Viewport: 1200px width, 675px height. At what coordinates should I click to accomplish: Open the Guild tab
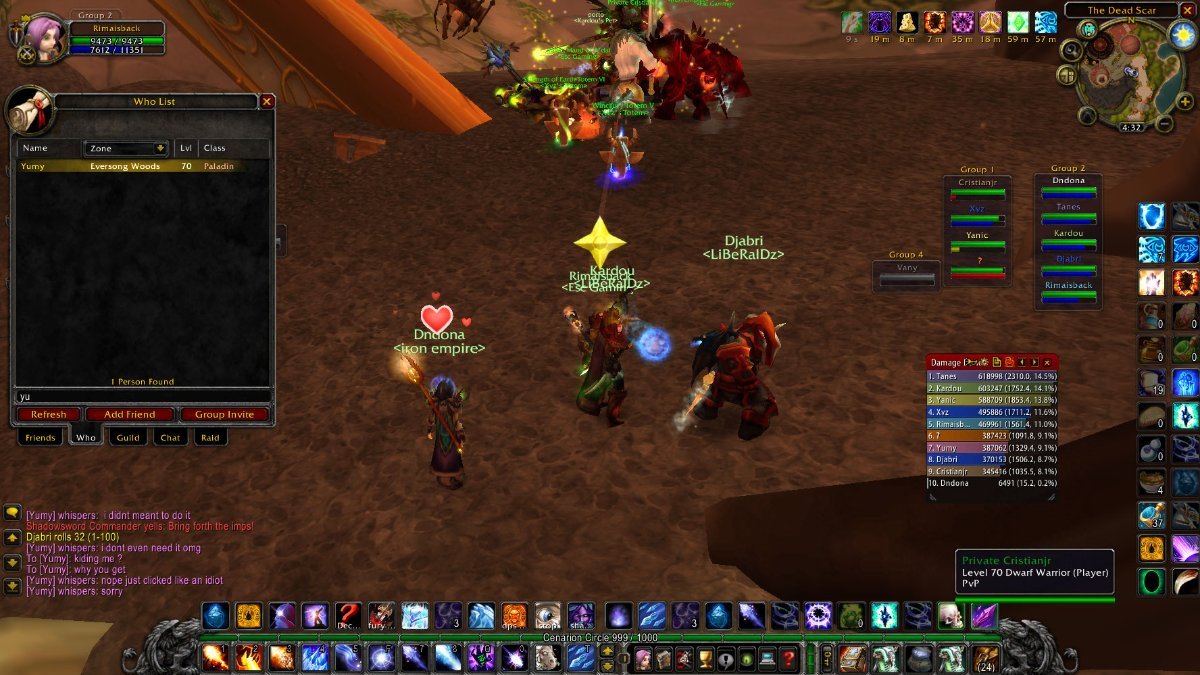tap(128, 438)
